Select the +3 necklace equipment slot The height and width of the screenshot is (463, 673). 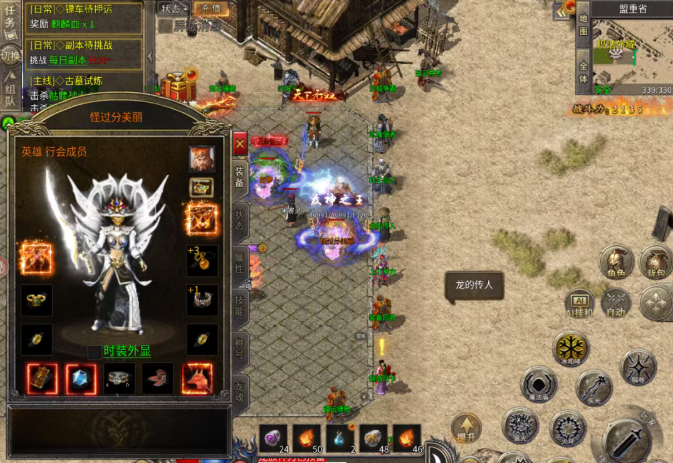[202, 260]
